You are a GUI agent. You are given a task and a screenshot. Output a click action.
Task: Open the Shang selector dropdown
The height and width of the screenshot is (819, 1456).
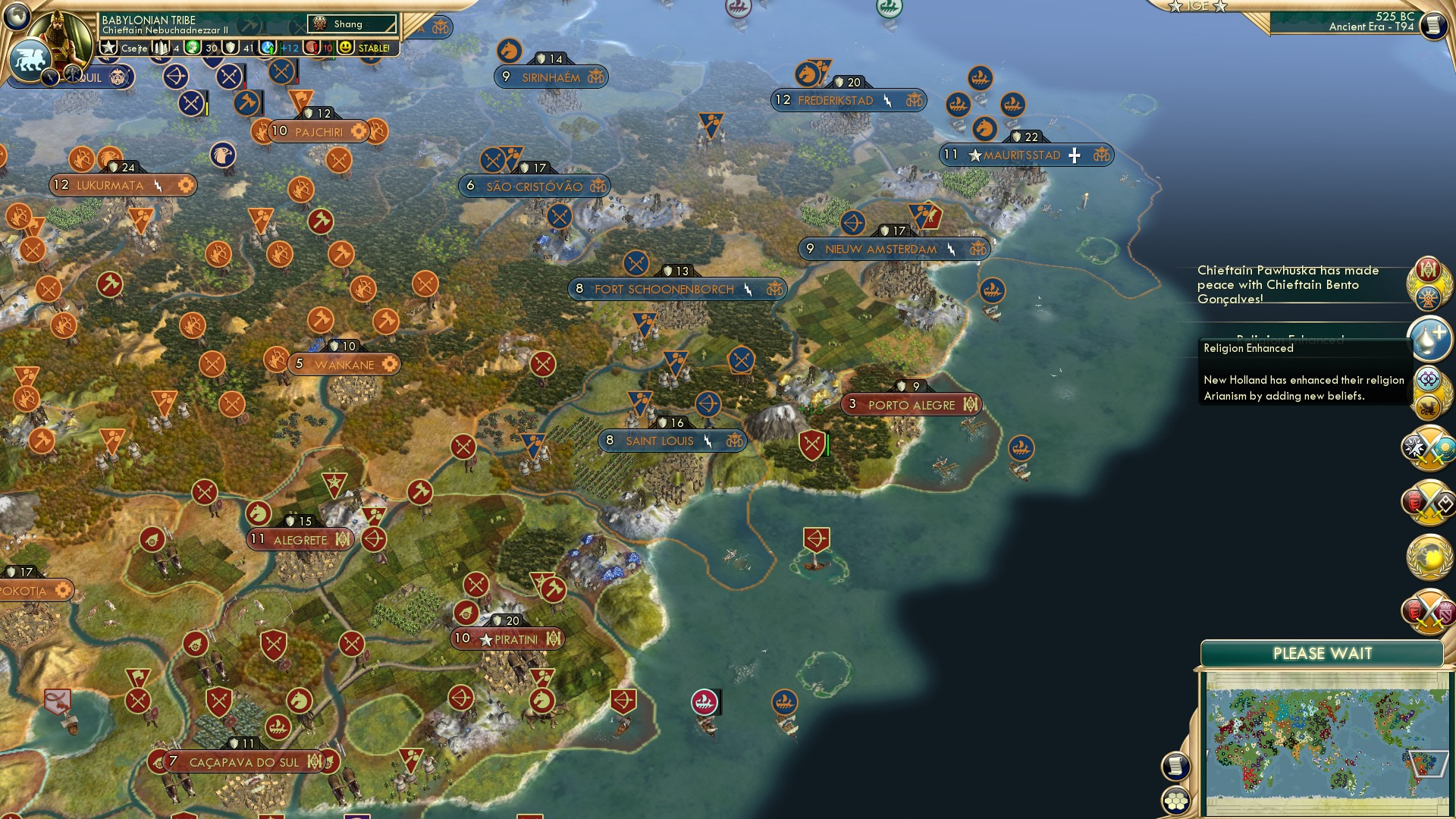point(353,24)
